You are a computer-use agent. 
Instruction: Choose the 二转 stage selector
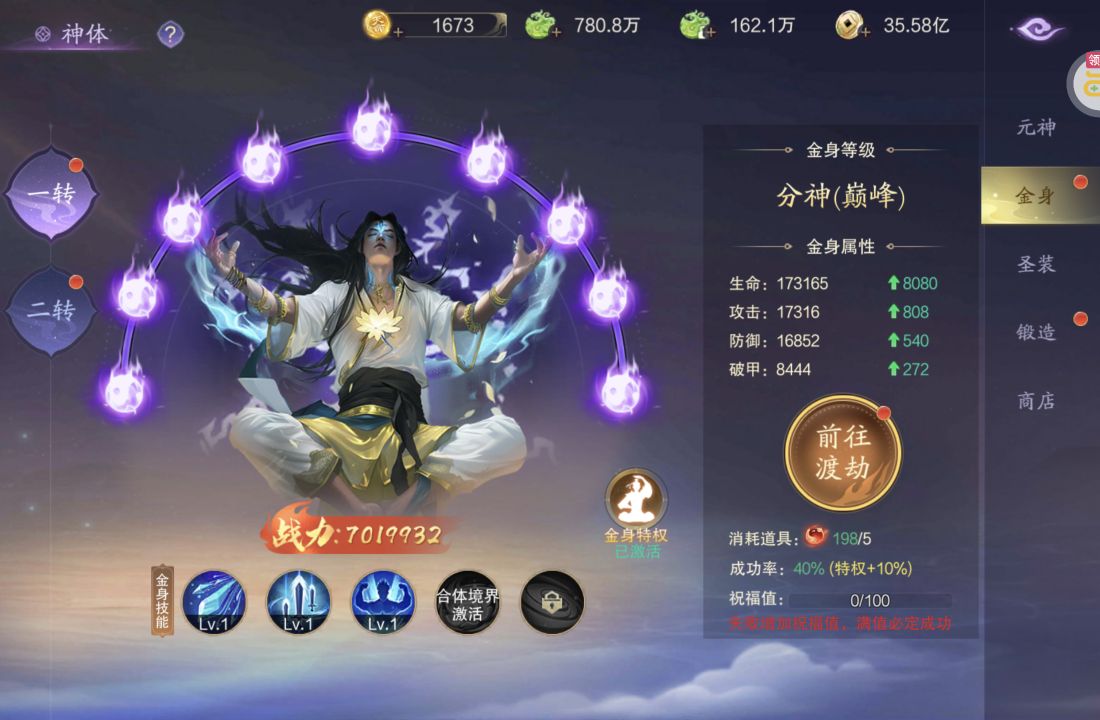pos(52,310)
